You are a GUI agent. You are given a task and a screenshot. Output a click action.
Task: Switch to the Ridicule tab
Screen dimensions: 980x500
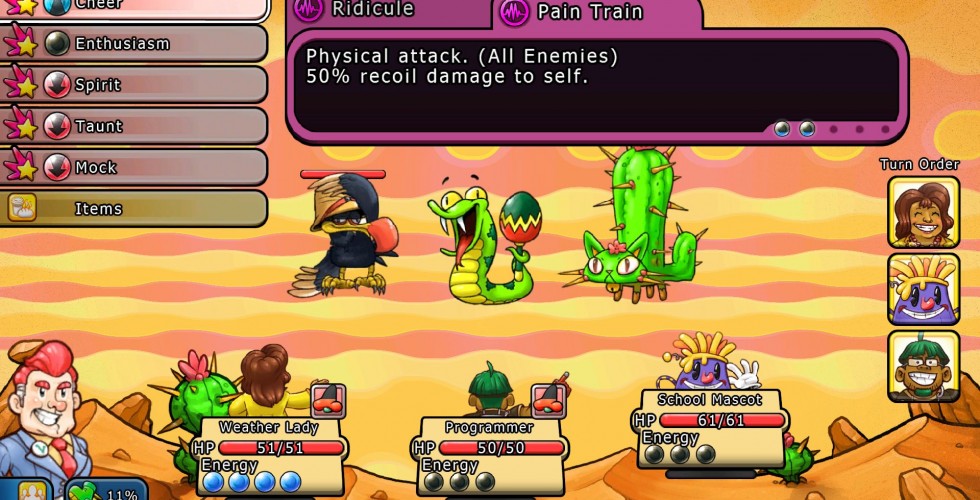[x=388, y=12]
